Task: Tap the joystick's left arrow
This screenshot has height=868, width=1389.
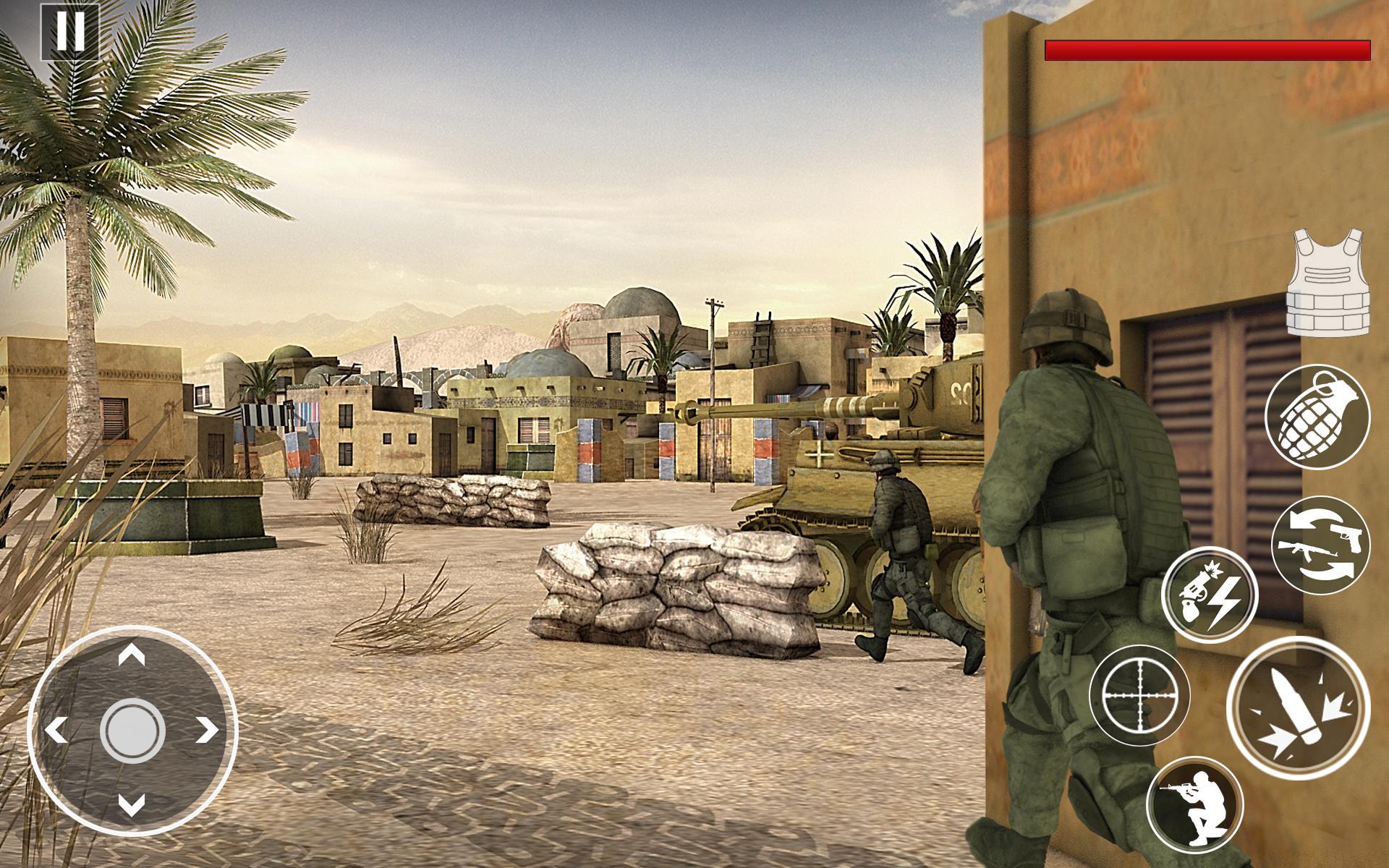Action: coord(56,731)
